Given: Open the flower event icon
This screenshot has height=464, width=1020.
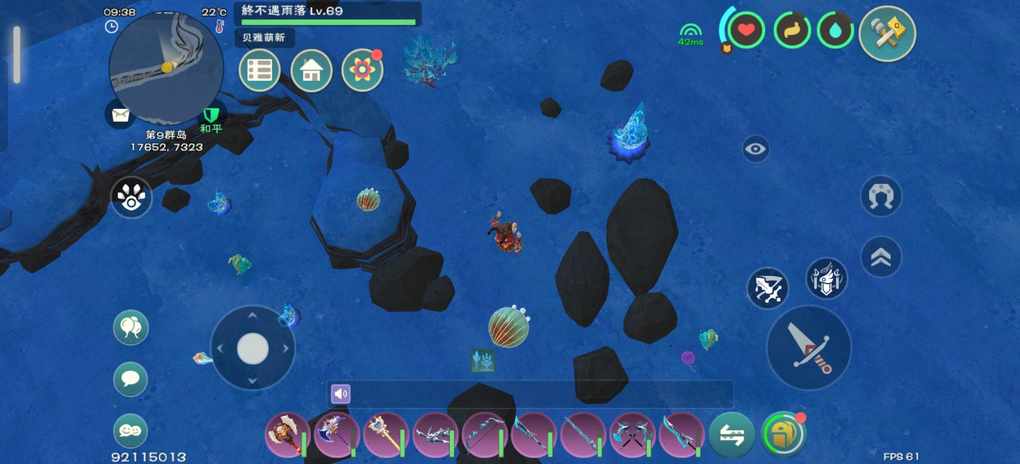Looking at the screenshot, I should pos(362,71).
